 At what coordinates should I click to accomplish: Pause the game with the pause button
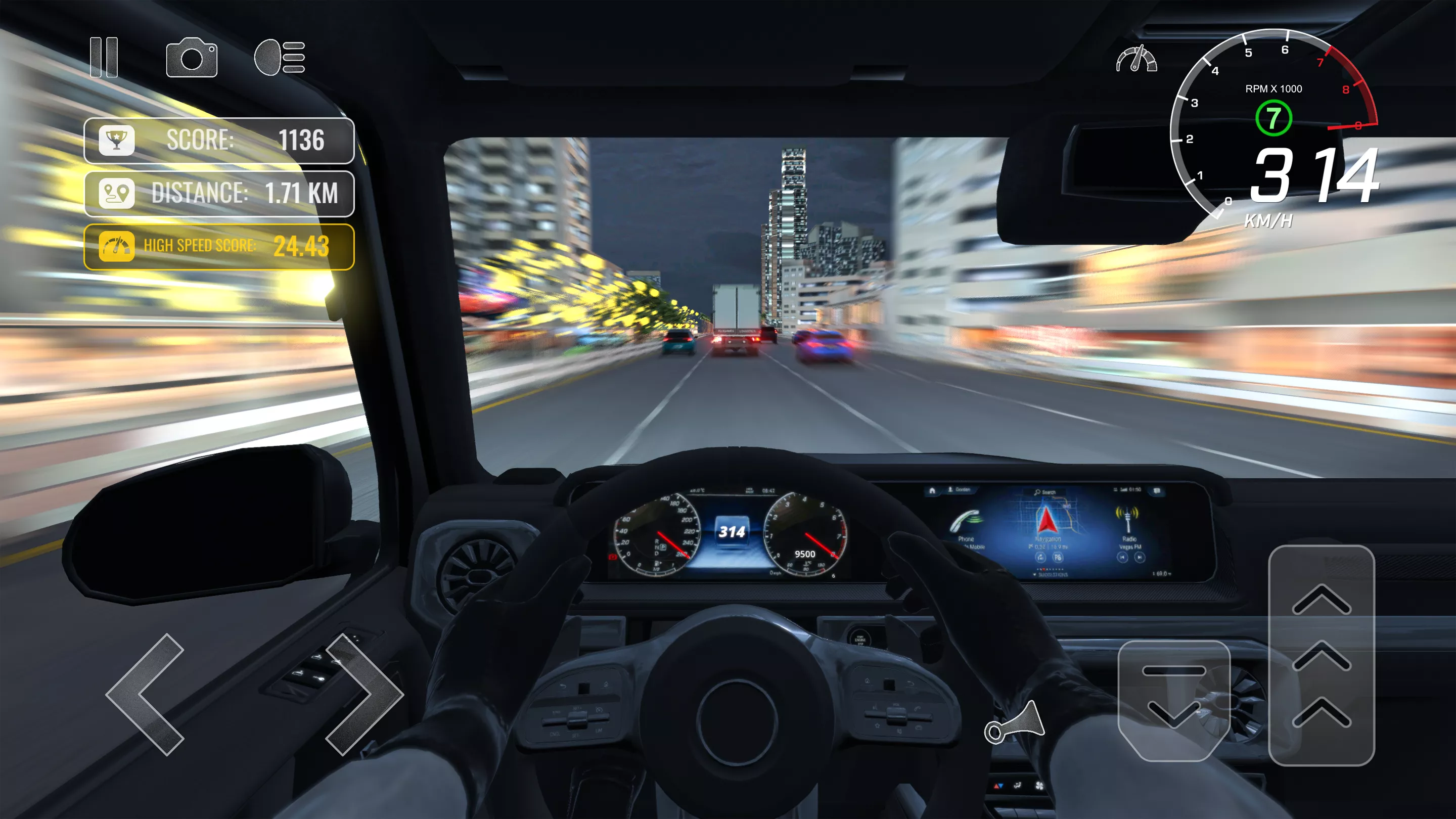pyautogui.click(x=104, y=57)
